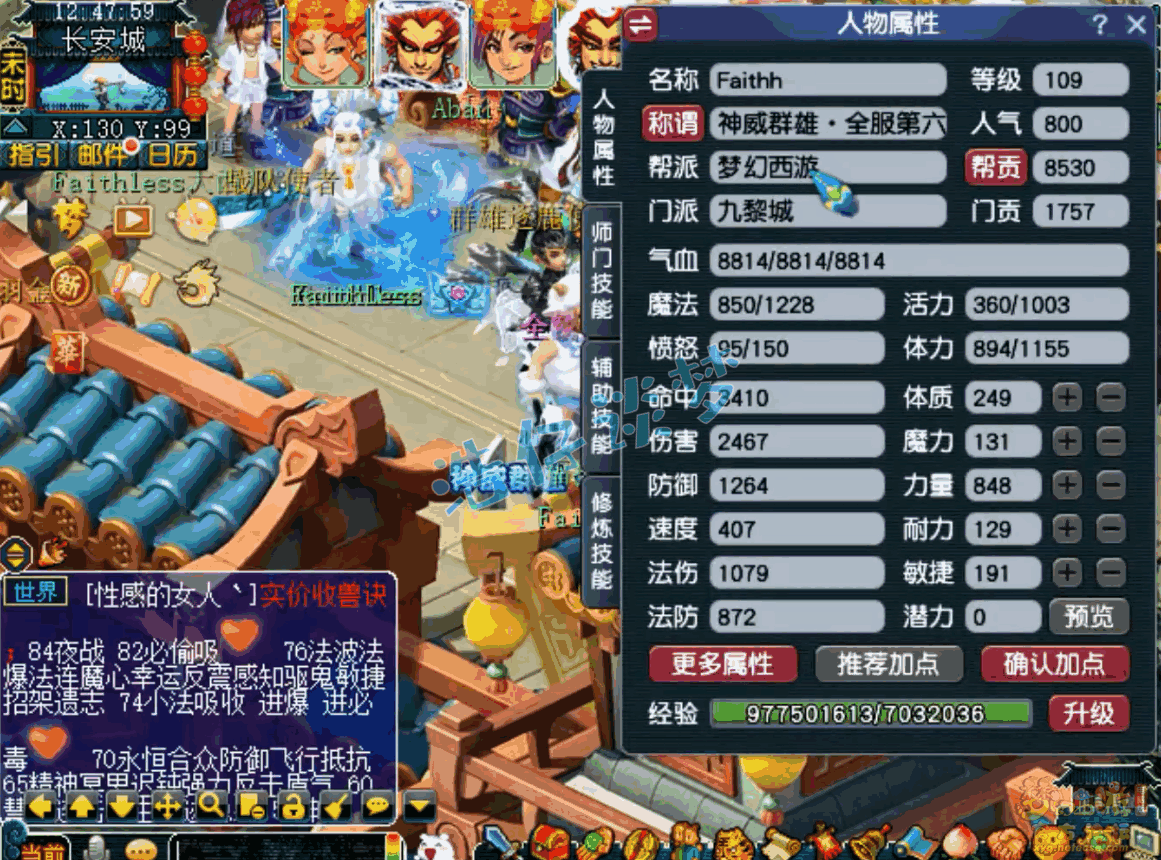Confirm points with 确认加点
This screenshot has width=1161, height=860.
coord(1054,664)
